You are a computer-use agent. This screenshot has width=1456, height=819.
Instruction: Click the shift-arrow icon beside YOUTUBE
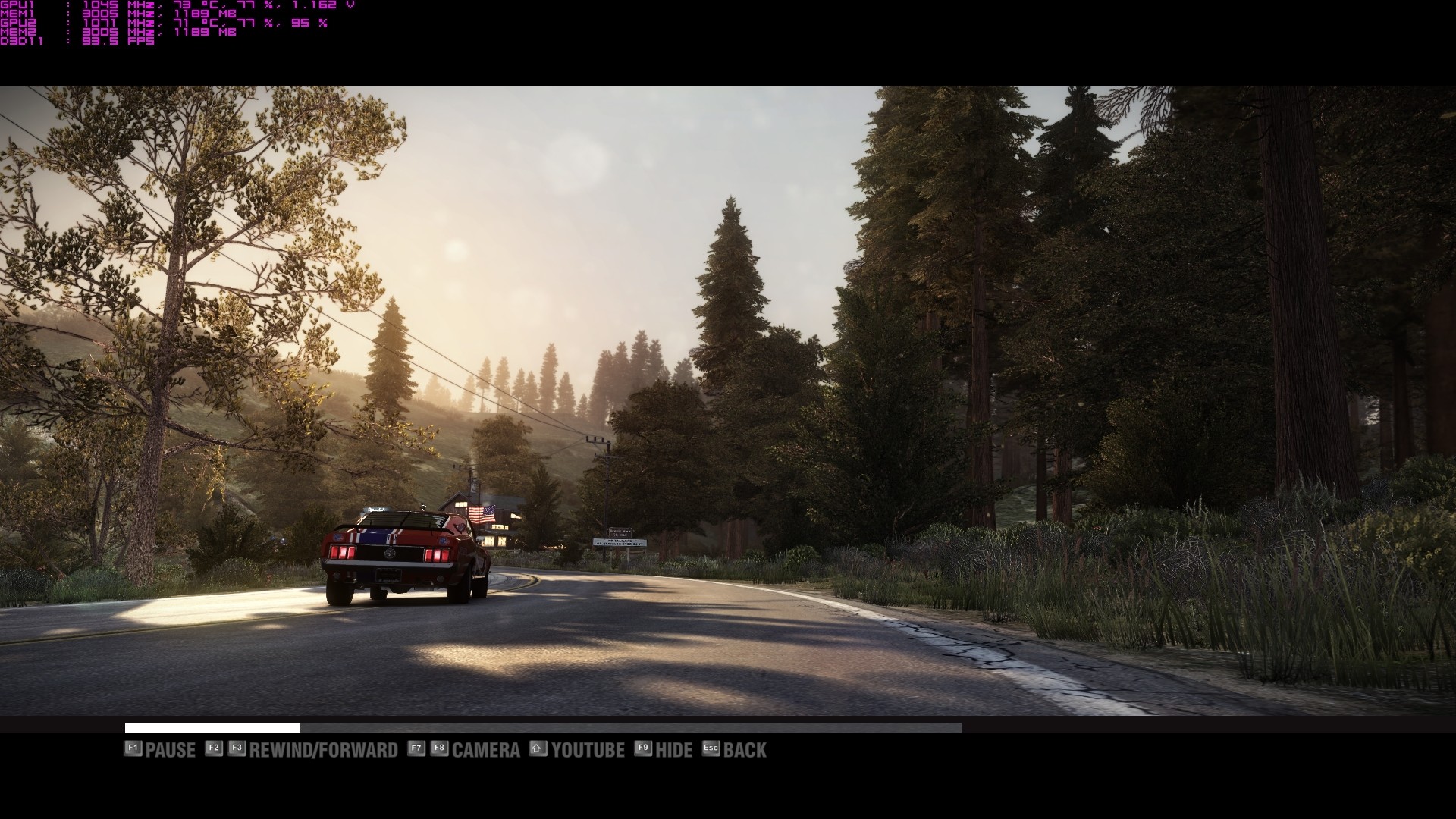tap(537, 749)
